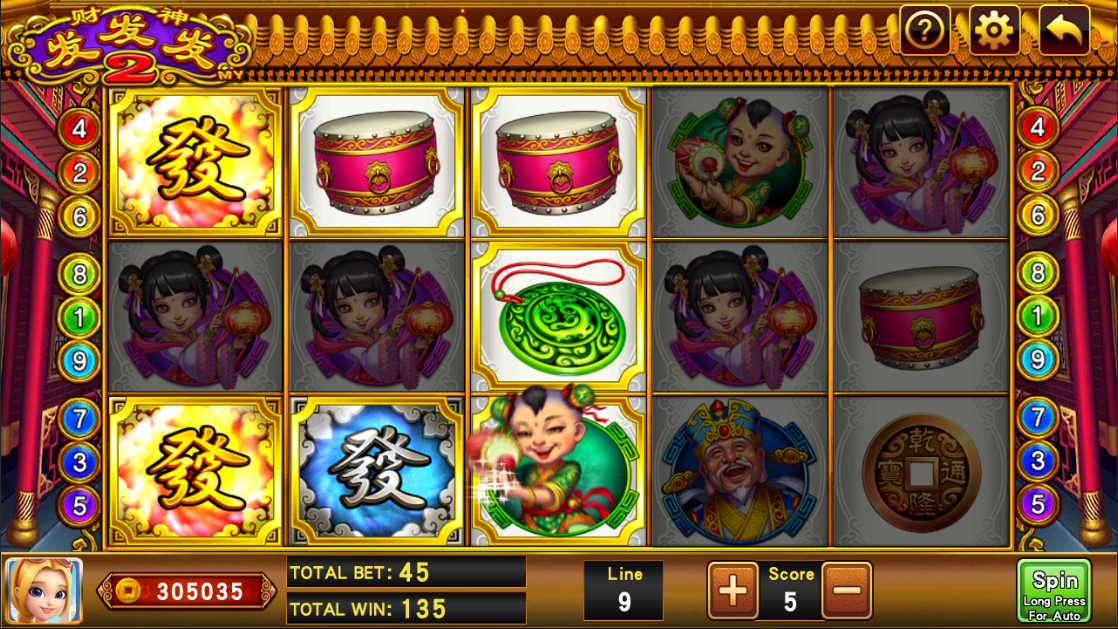Click the Line 9 count display

(x=624, y=590)
